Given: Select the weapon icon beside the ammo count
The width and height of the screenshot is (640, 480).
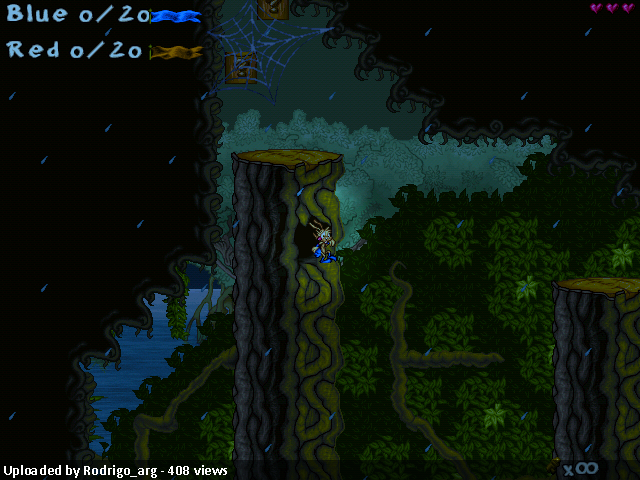Looking at the screenshot, I should coord(554,465).
